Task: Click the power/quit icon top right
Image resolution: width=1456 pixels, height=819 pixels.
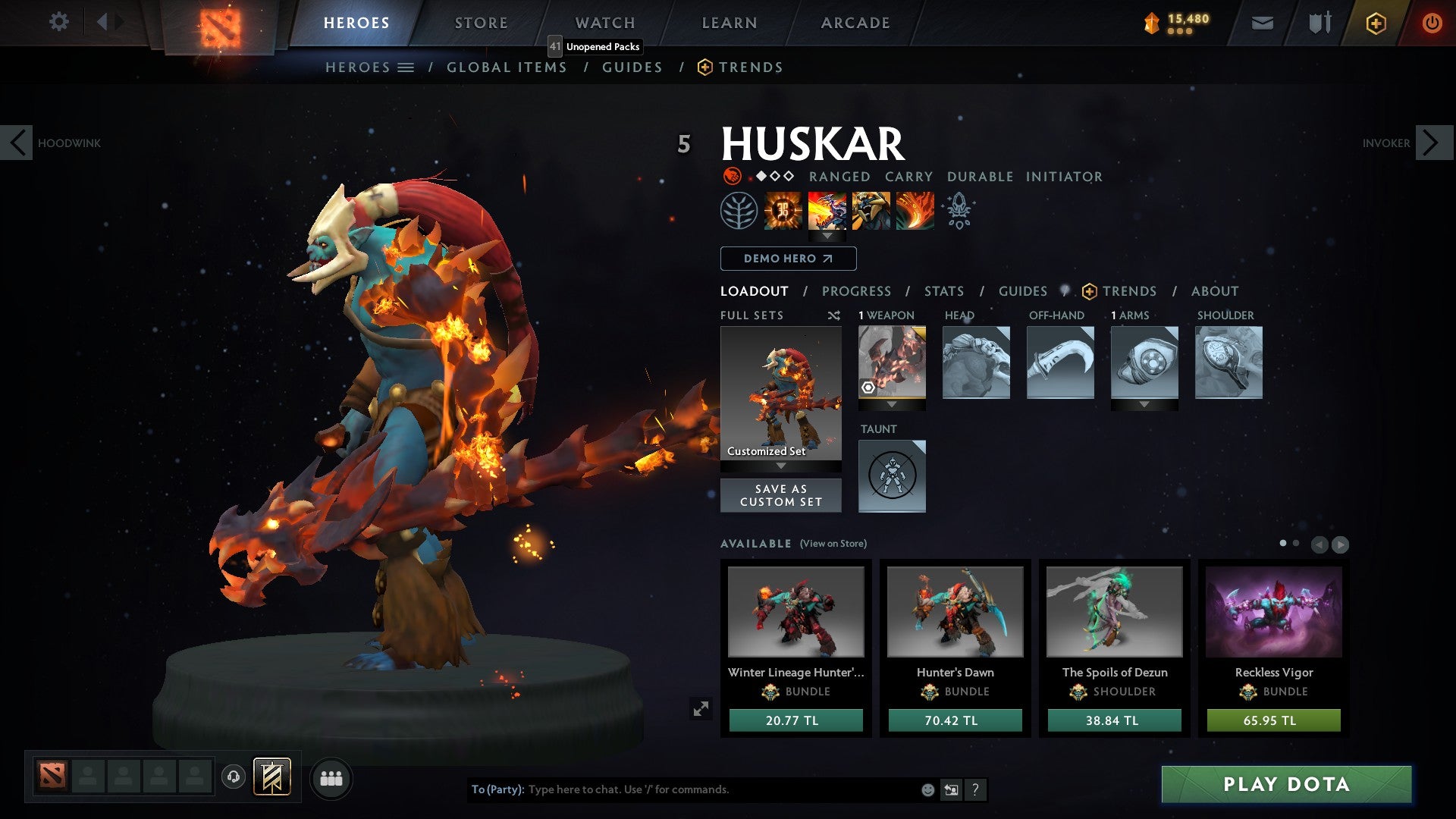Action: pos(1432,22)
